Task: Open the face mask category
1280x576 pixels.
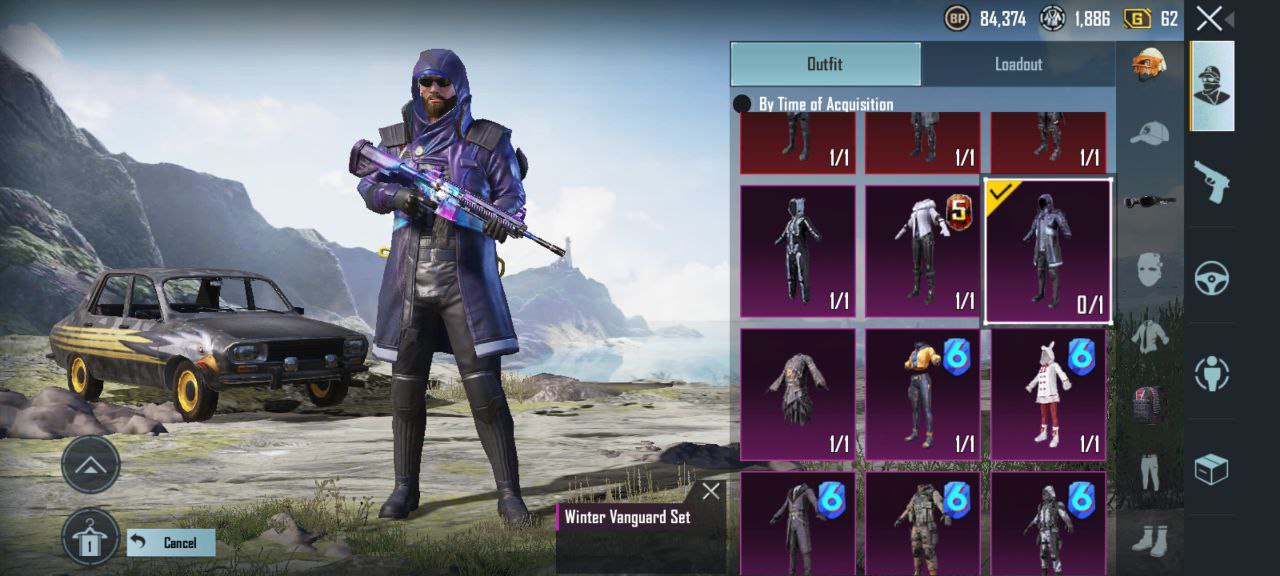Action: point(1149,269)
